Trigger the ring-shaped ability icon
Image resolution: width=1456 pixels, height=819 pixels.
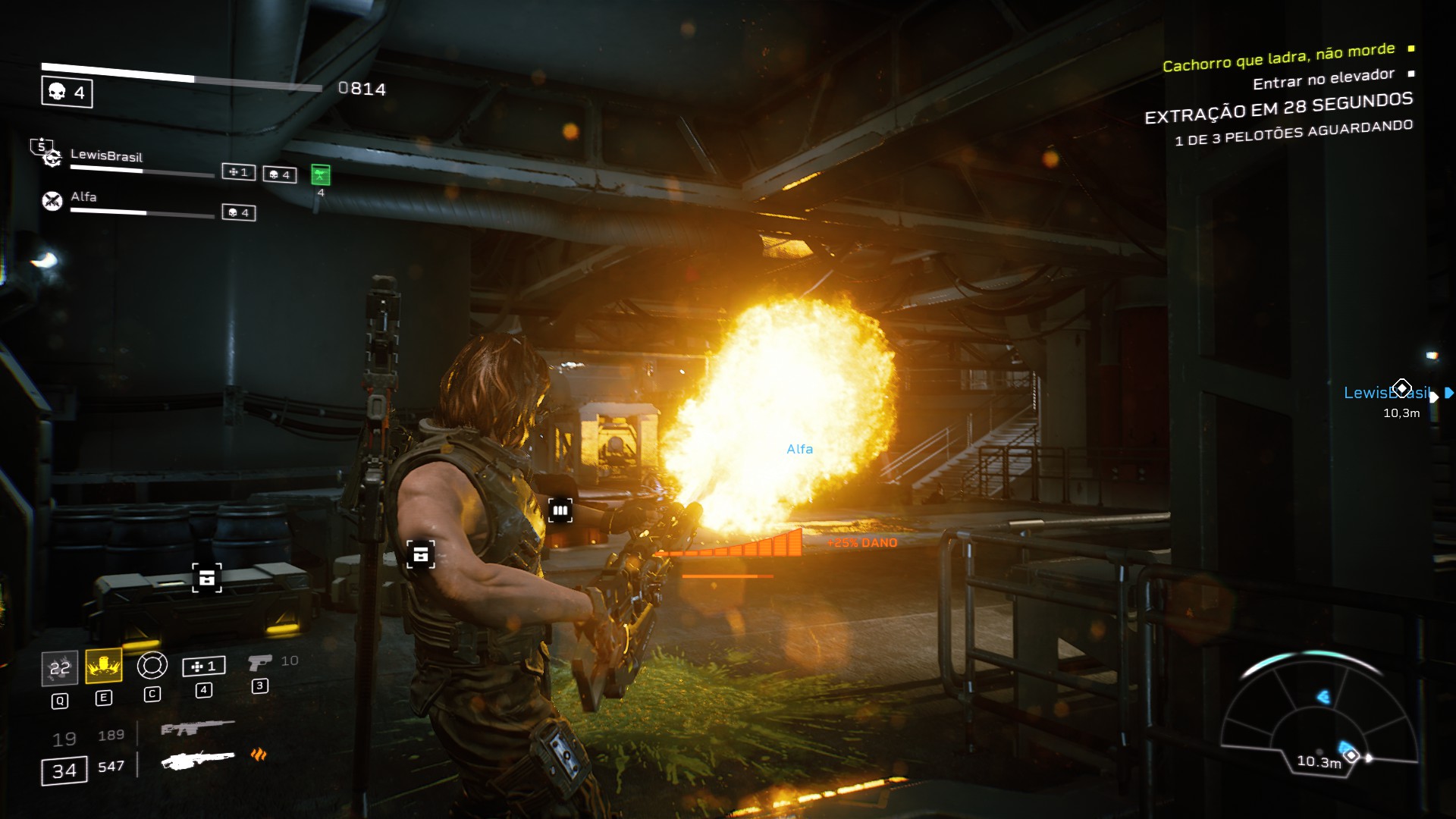click(152, 666)
